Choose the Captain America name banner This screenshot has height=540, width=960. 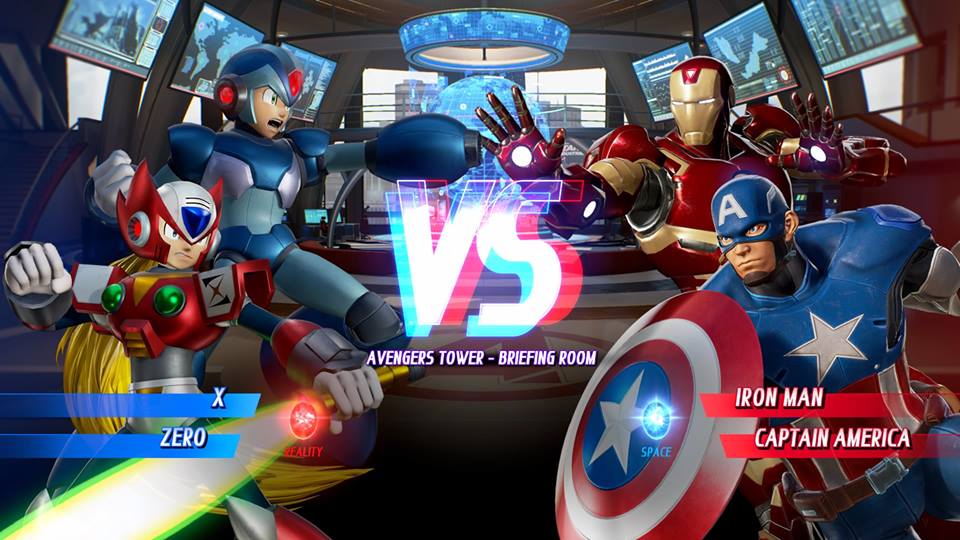click(832, 438)
